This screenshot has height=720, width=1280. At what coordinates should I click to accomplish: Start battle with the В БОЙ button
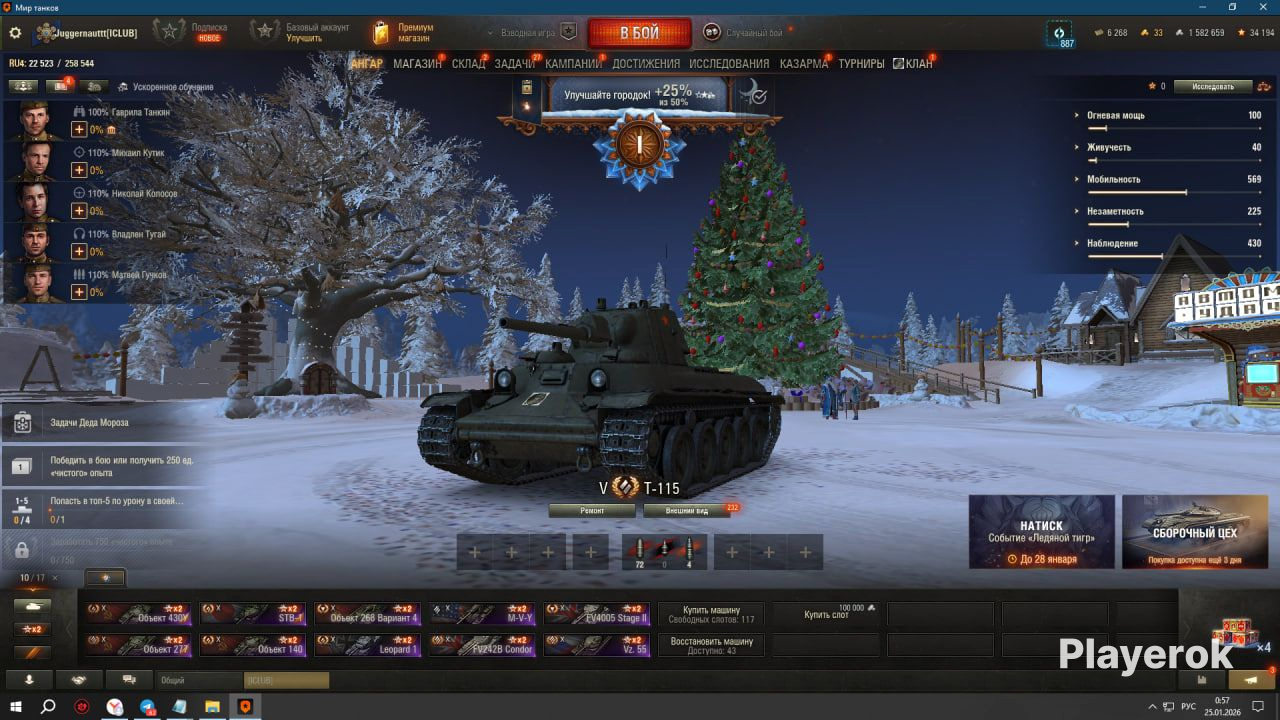[x=639, y=33]
